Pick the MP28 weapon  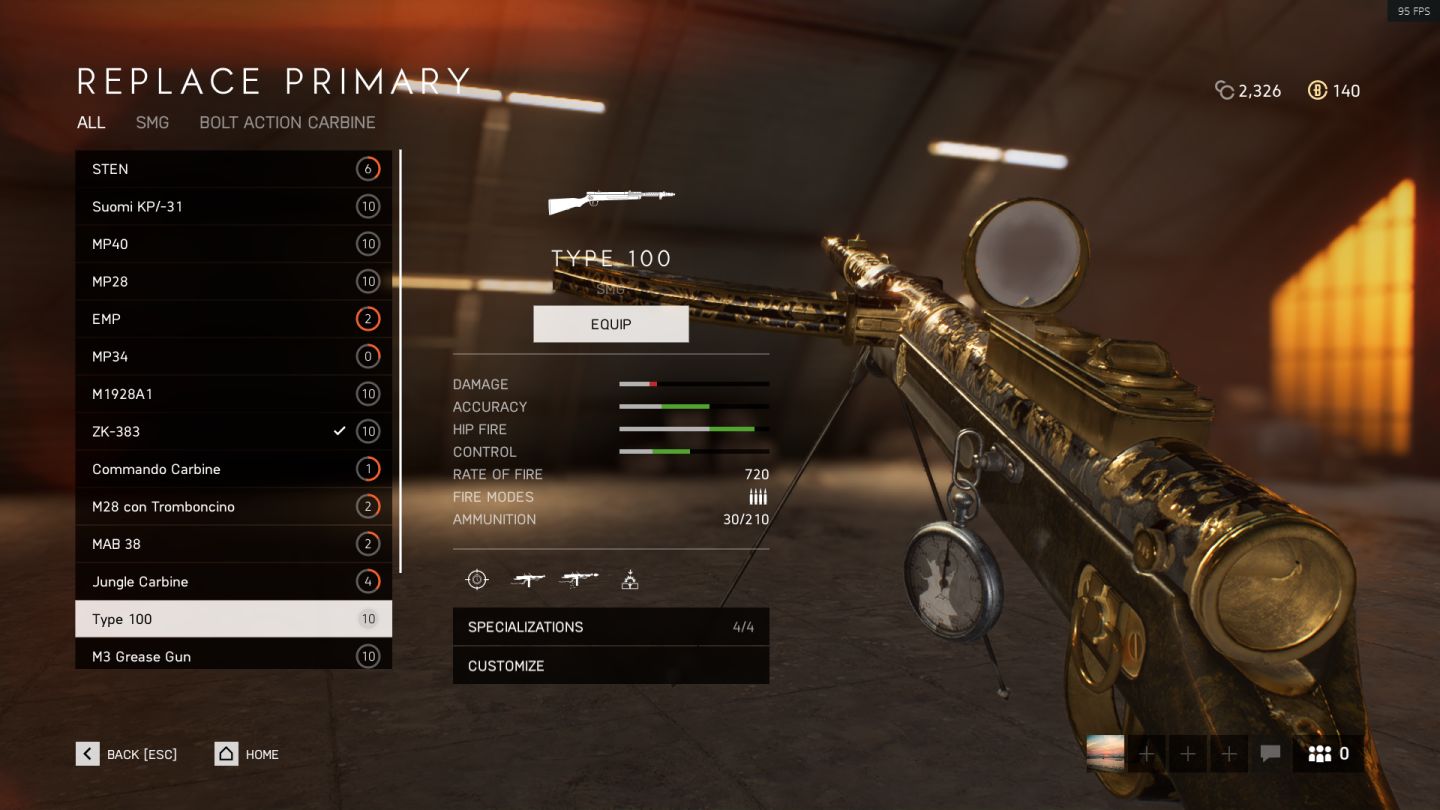coord(233,282)
